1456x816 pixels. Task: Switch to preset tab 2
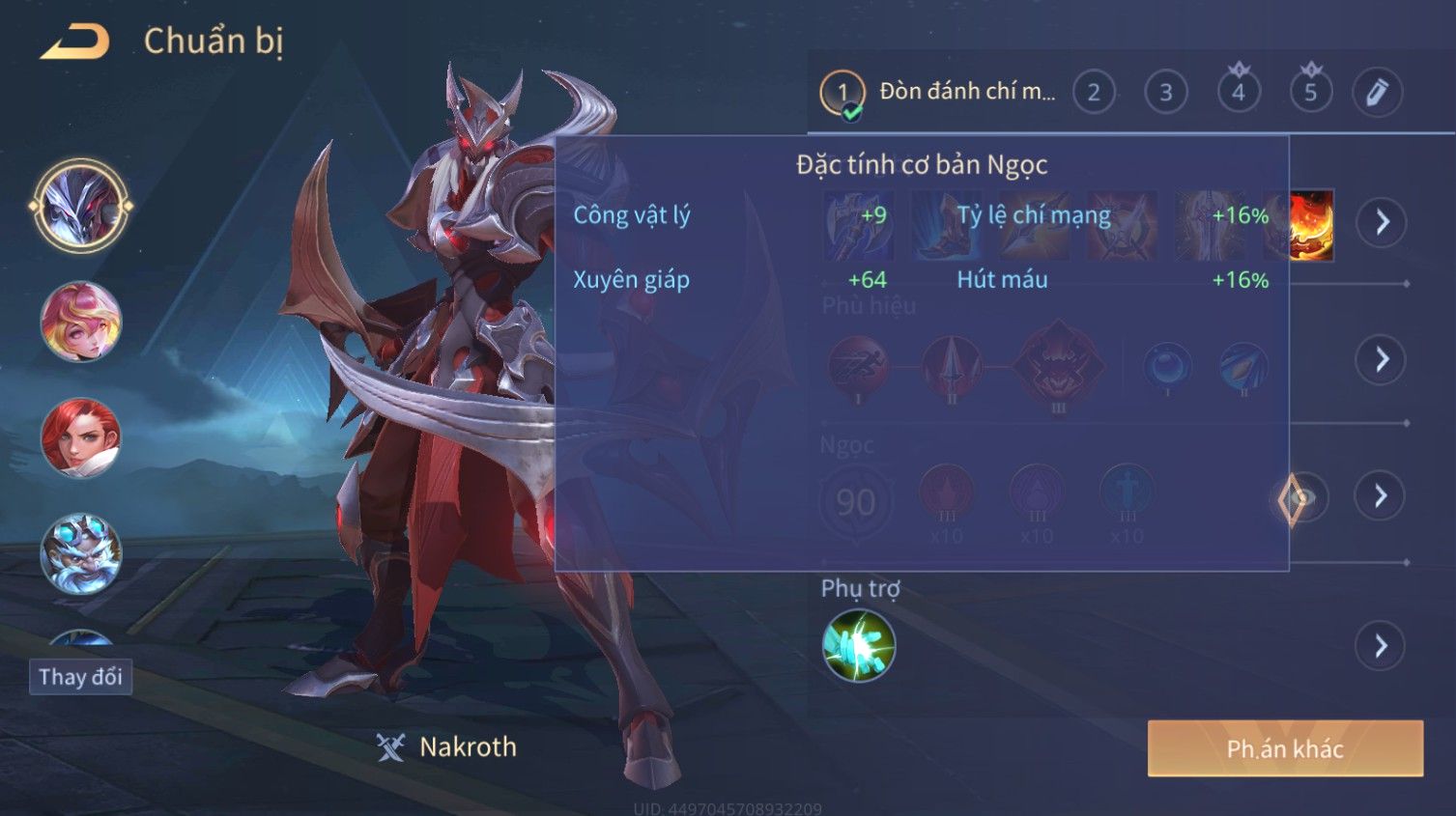(1094, 93)
